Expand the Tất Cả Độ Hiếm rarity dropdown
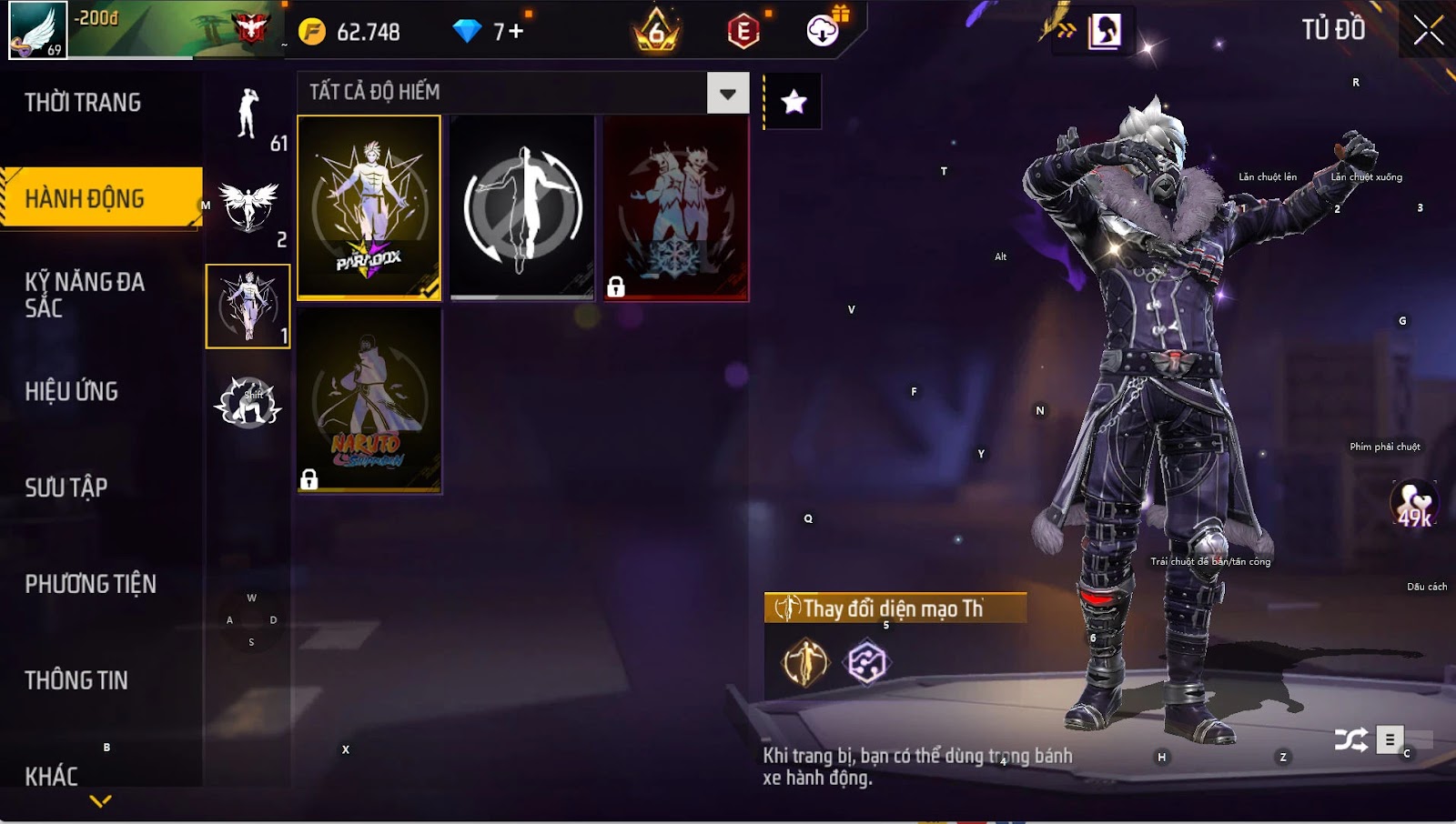 click(727, 93)
